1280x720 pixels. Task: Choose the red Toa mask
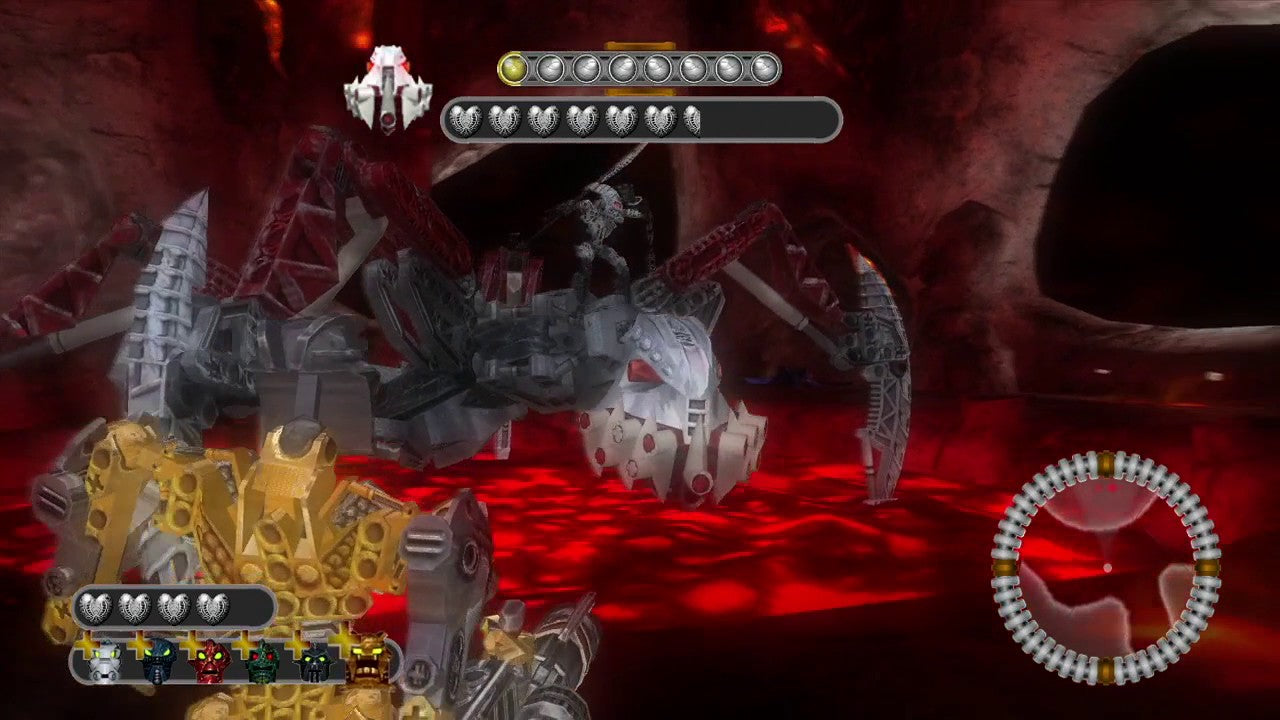point(211,661)
